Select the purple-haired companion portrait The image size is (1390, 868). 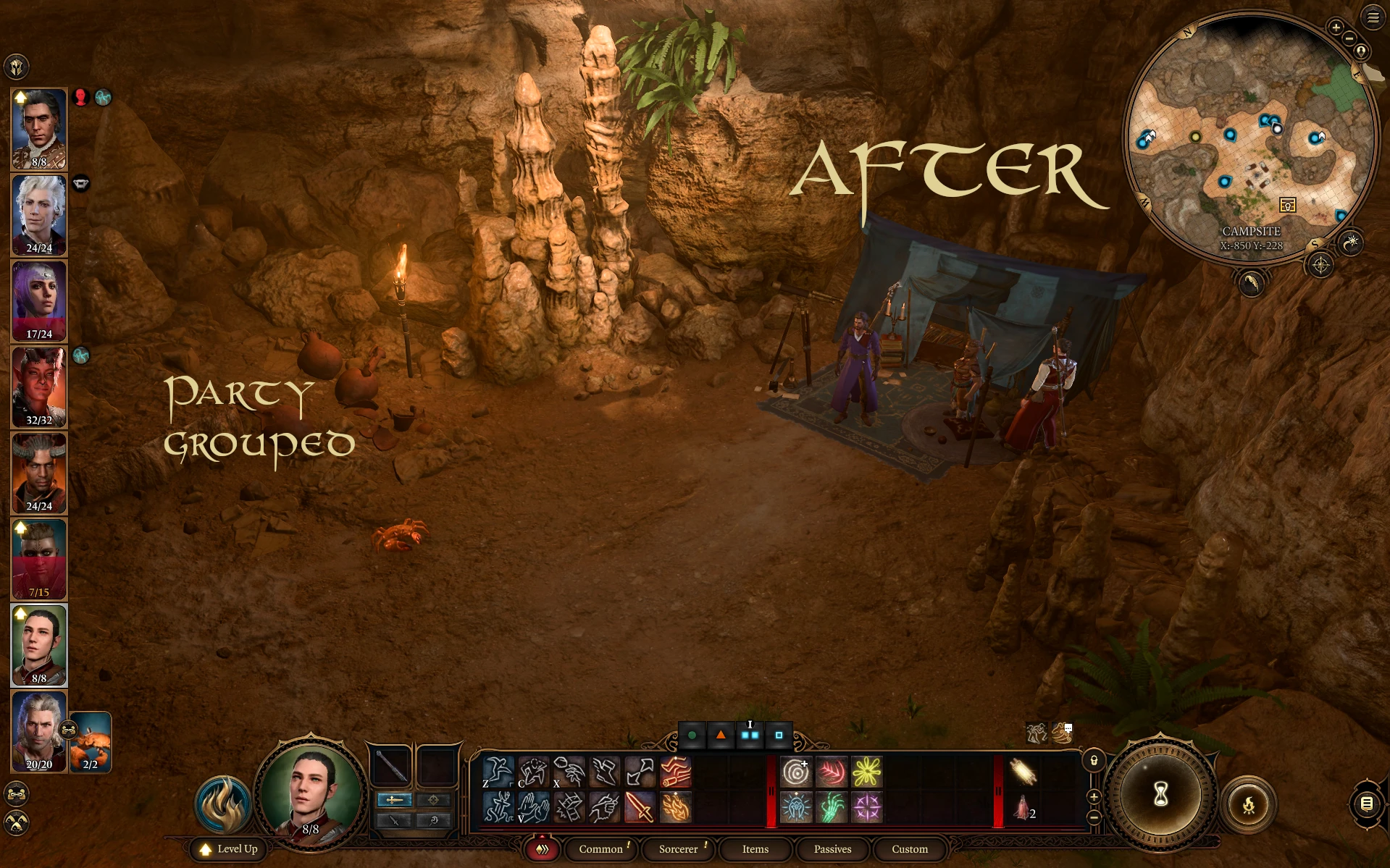tap(39, 300)
